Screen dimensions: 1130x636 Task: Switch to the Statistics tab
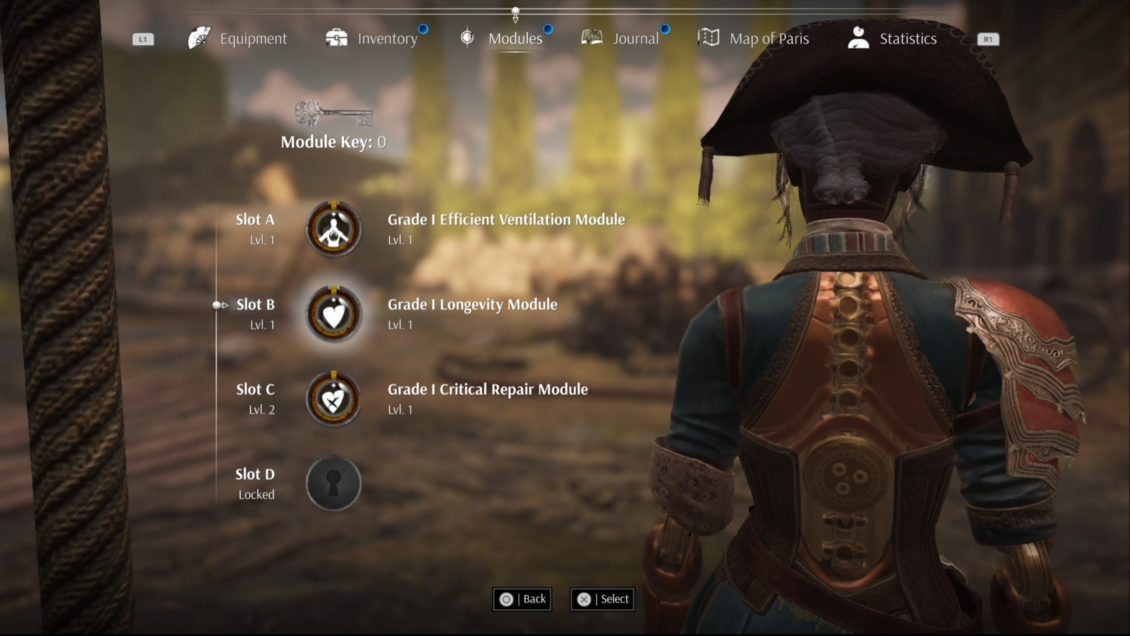coord(892,39)
